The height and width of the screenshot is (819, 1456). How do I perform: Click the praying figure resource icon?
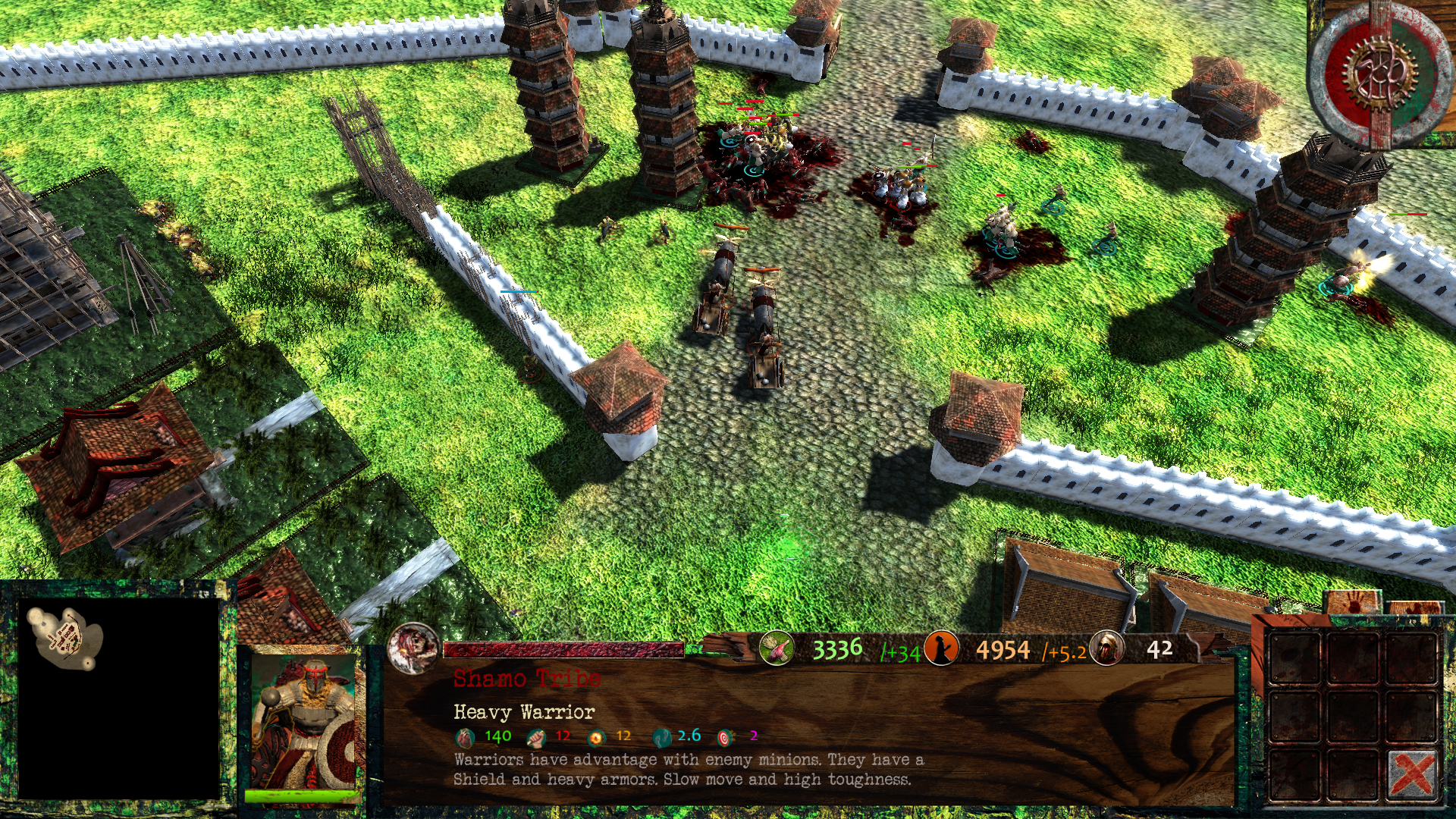click(941, 649)
